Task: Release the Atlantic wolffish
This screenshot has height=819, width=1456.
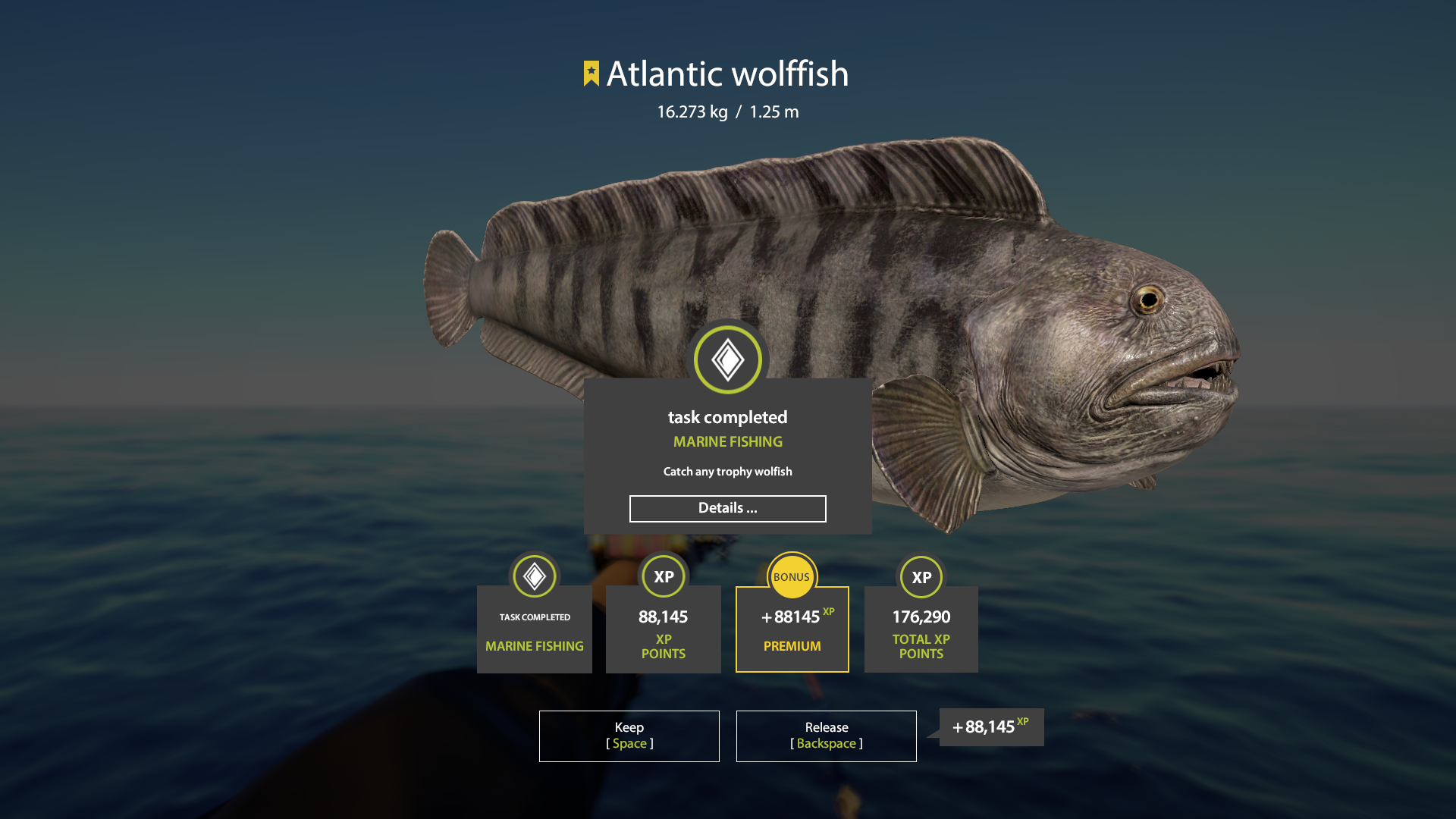Action: pyautogui.click(x=826, y=736)
